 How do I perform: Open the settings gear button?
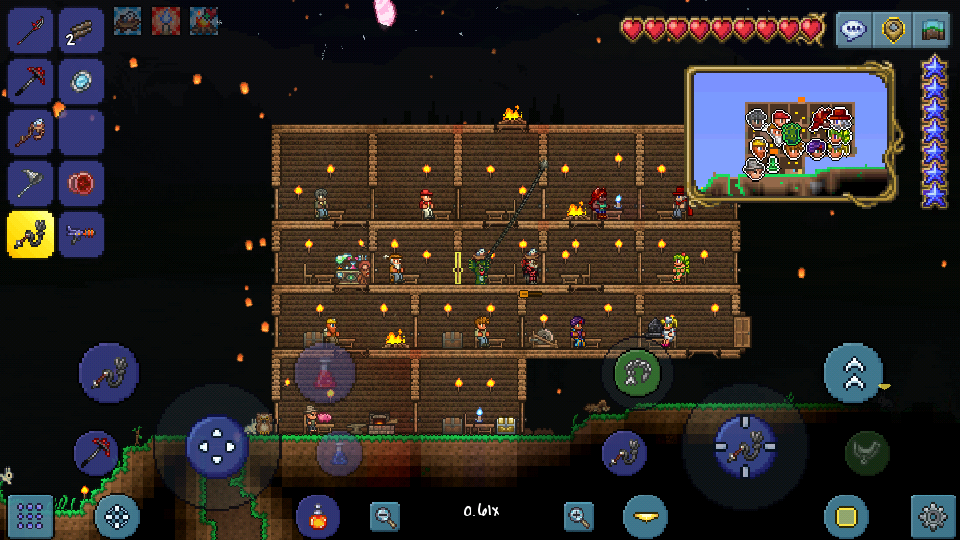click(x=933, y=516)
